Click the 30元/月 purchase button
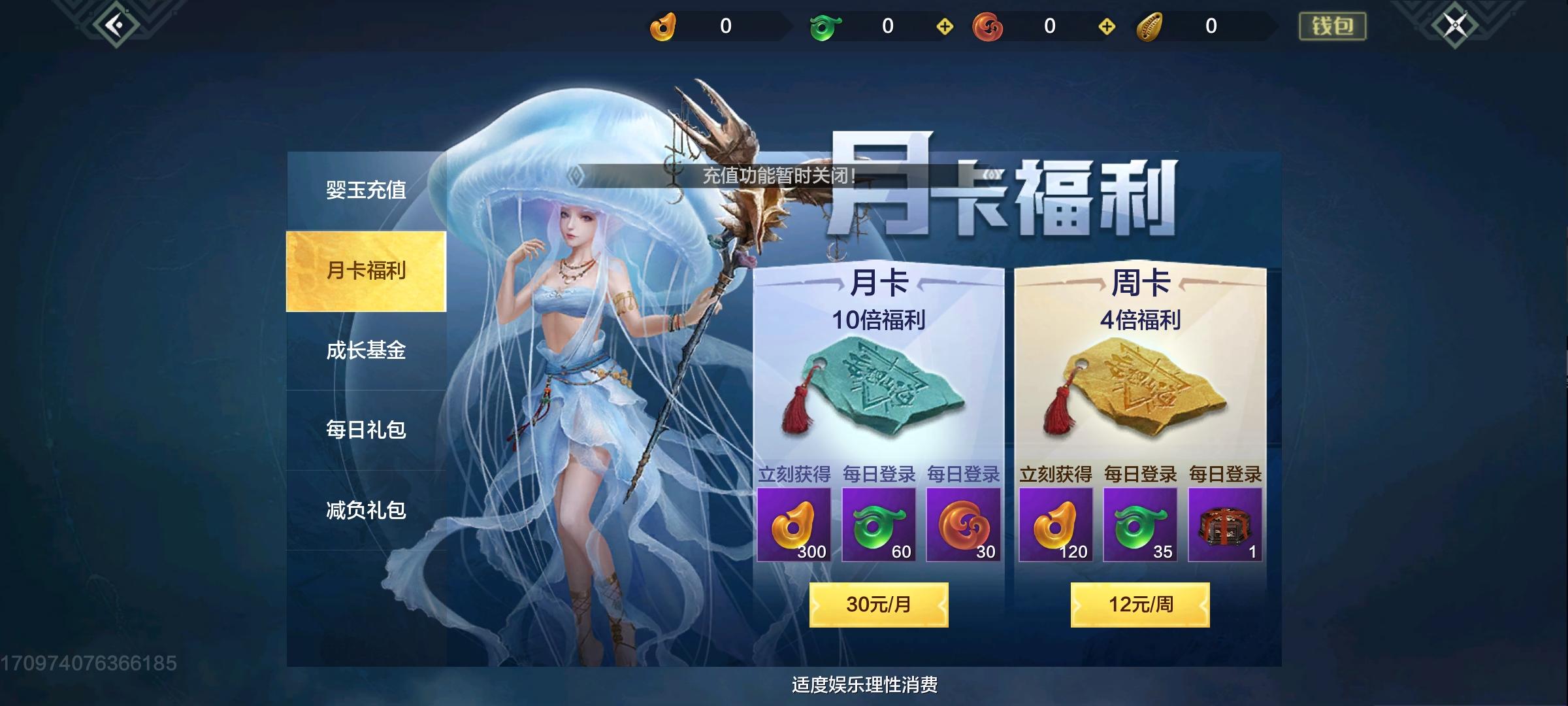This screenshot has height=706, width=1568. click(x=879, y=606)
